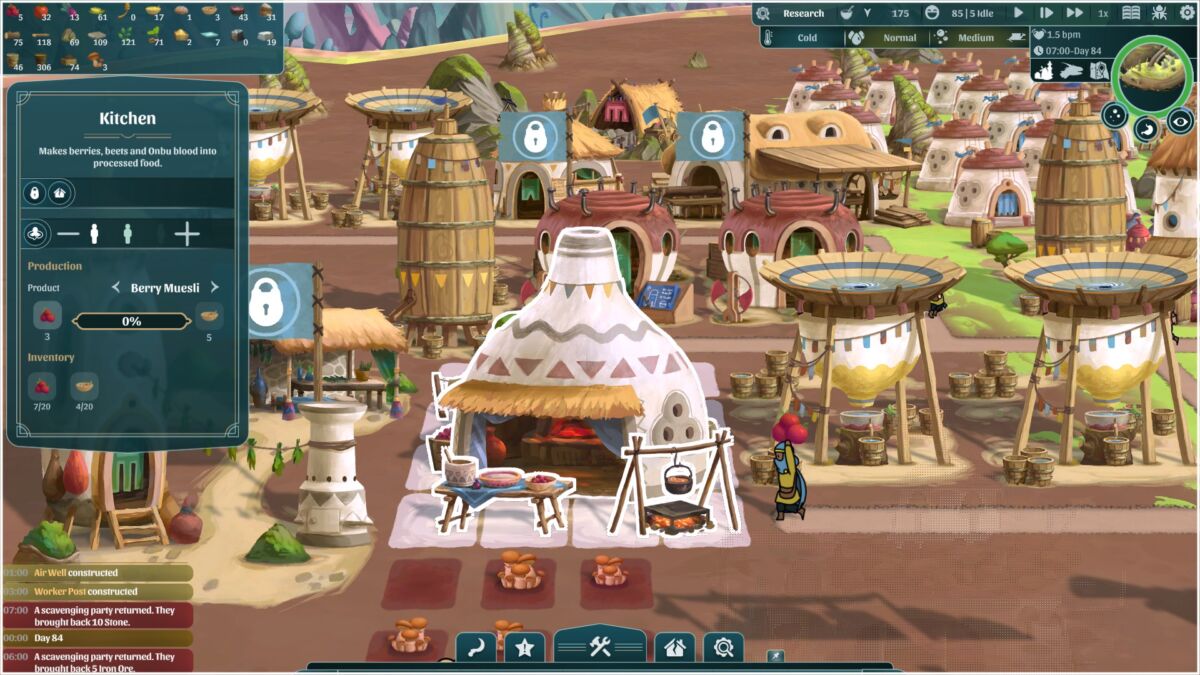This screenshot has height=675, width=1200.
Task: Open the bug report icon
Action: tap(1159, 13)
